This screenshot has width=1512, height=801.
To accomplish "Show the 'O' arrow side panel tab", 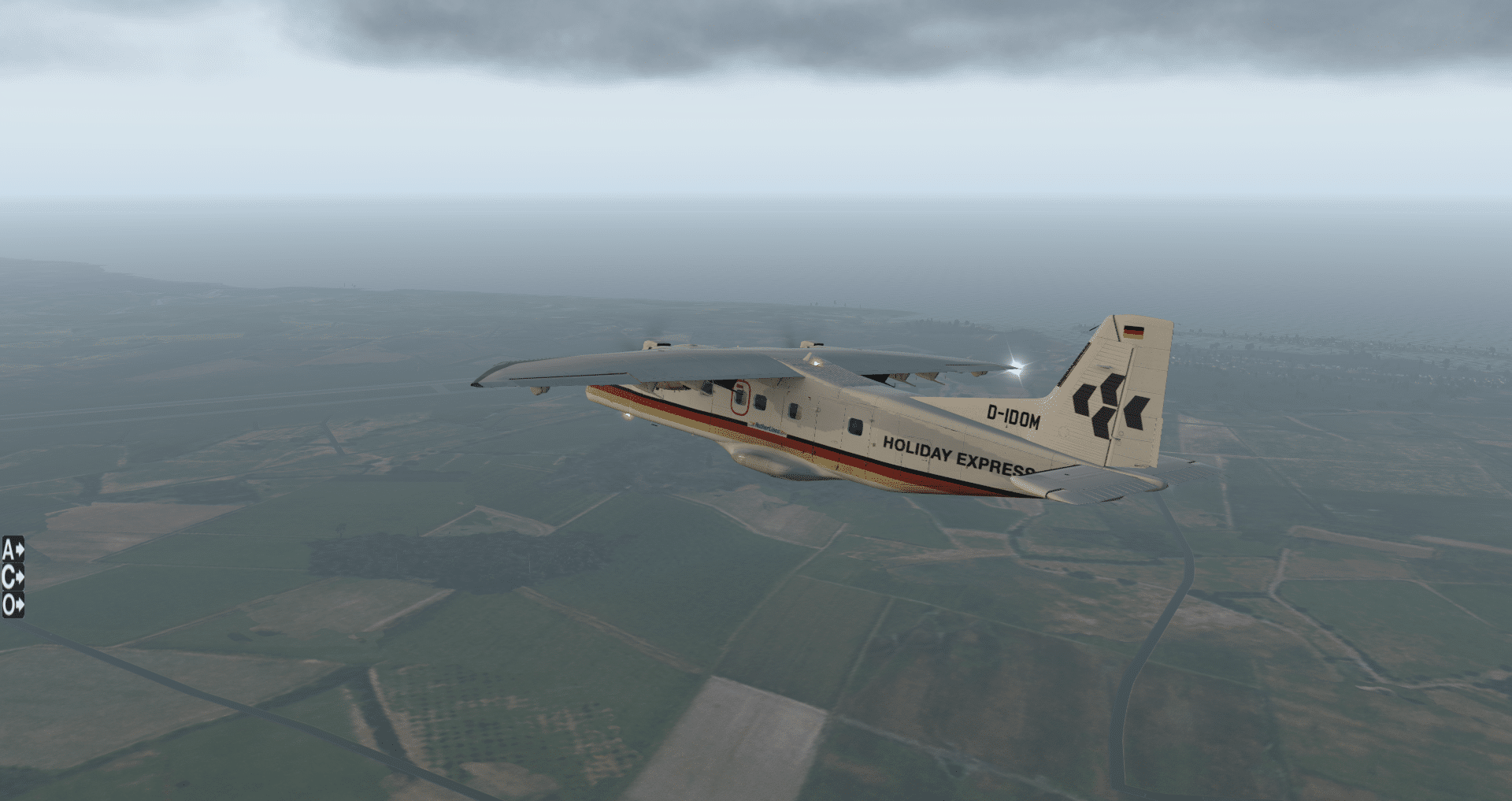I will pyautogui.click(x=13, y=605).
